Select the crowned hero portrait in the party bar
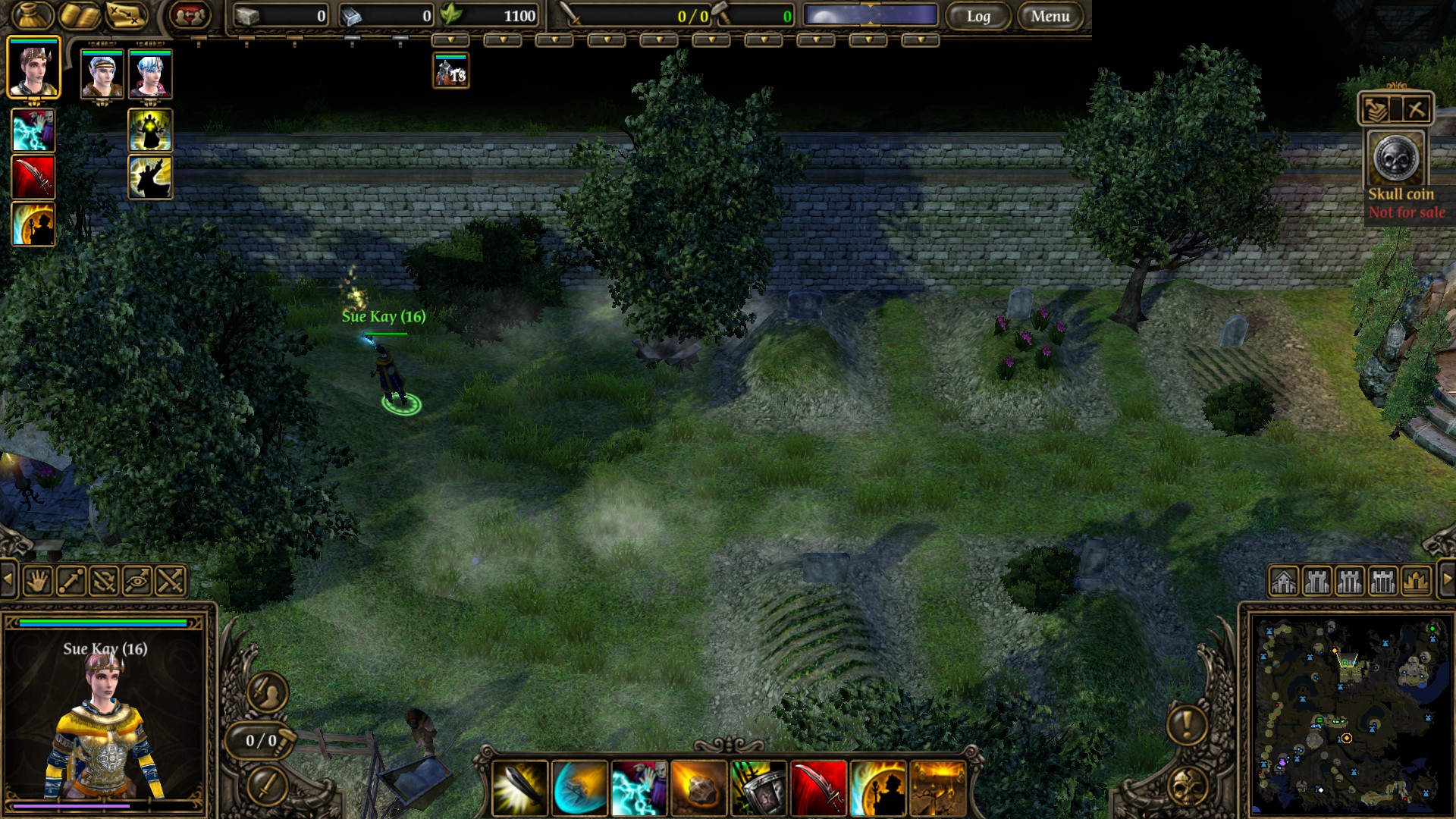 tap(33, 67)
